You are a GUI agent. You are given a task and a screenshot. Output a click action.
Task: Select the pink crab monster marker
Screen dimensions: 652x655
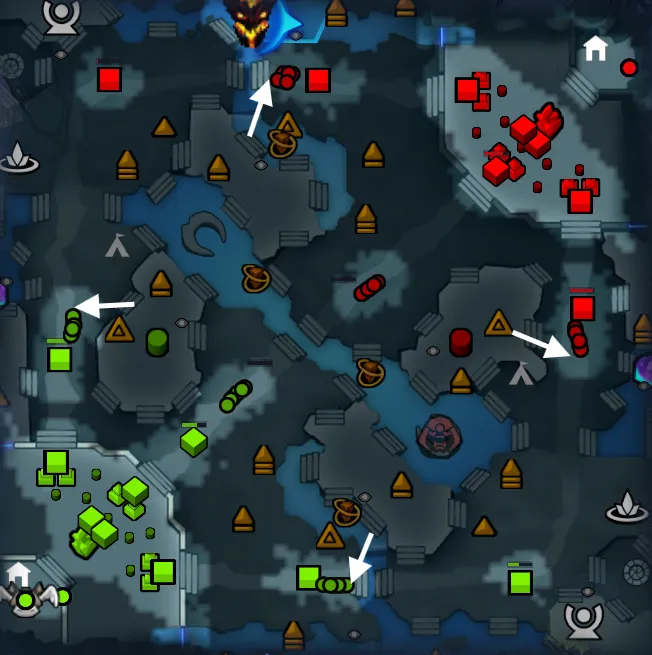438,435
